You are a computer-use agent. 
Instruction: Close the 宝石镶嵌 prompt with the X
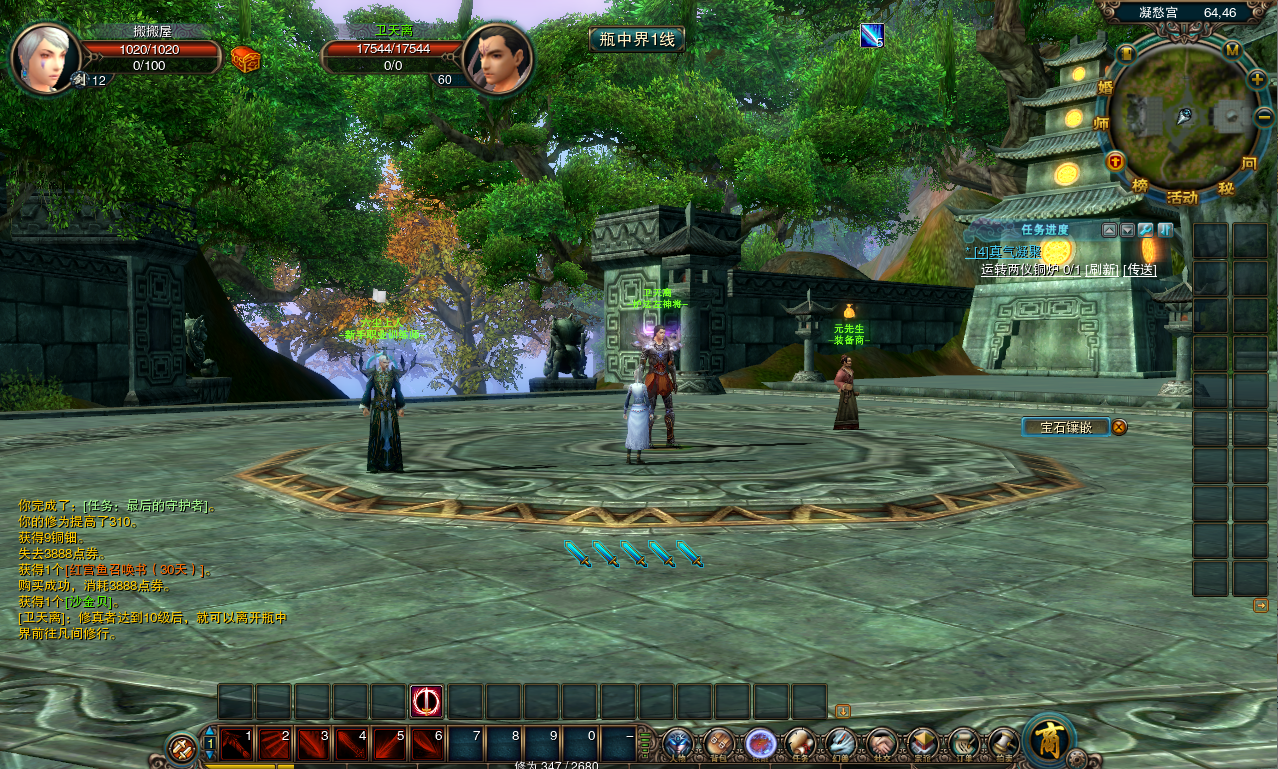(1120, 427)
